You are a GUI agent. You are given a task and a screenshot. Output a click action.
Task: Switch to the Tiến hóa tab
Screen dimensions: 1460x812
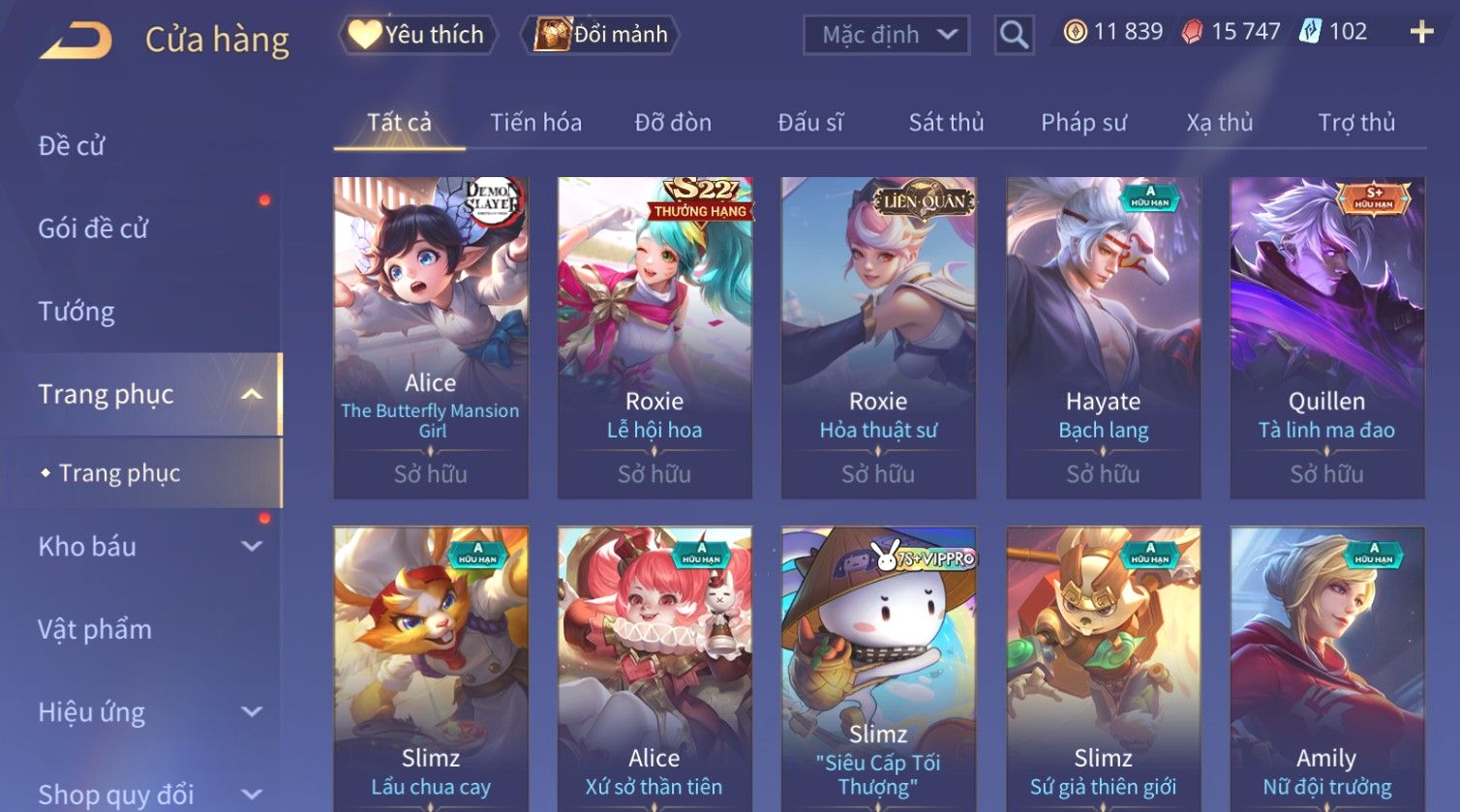click(x=535, y=123)
